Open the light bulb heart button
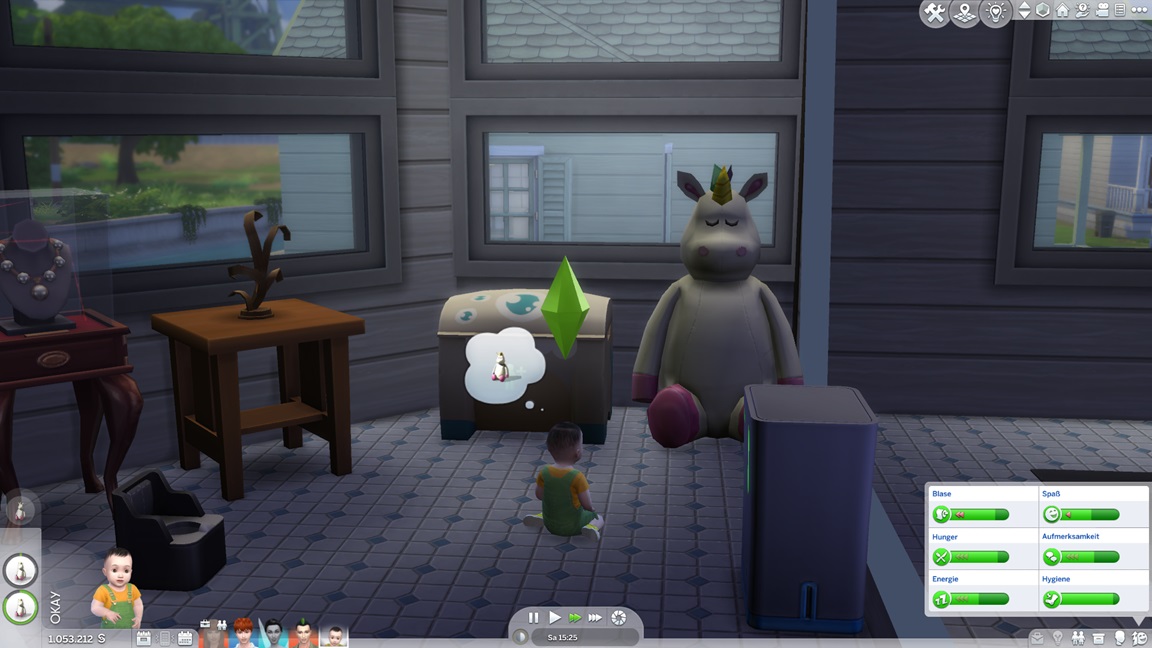Image resolution: width=1152 pixels, height=648 pixels. [x=995, y=14]
